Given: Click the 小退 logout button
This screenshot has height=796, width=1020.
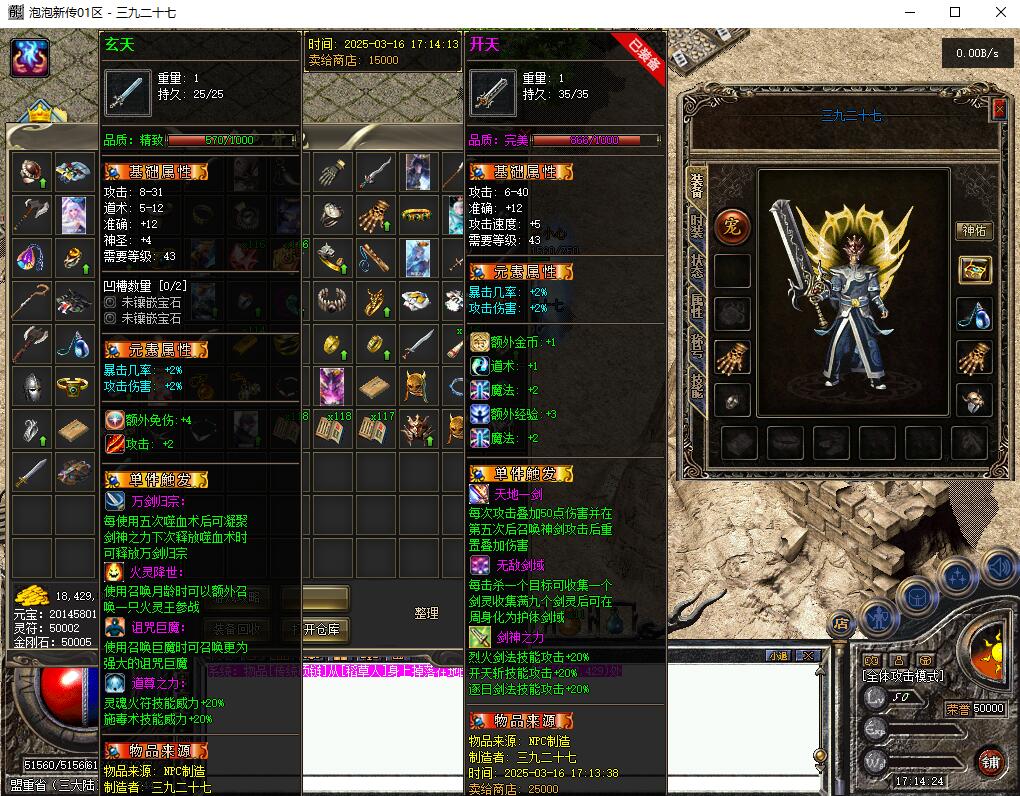Looking at the screenshot, I should click(778, 656).
